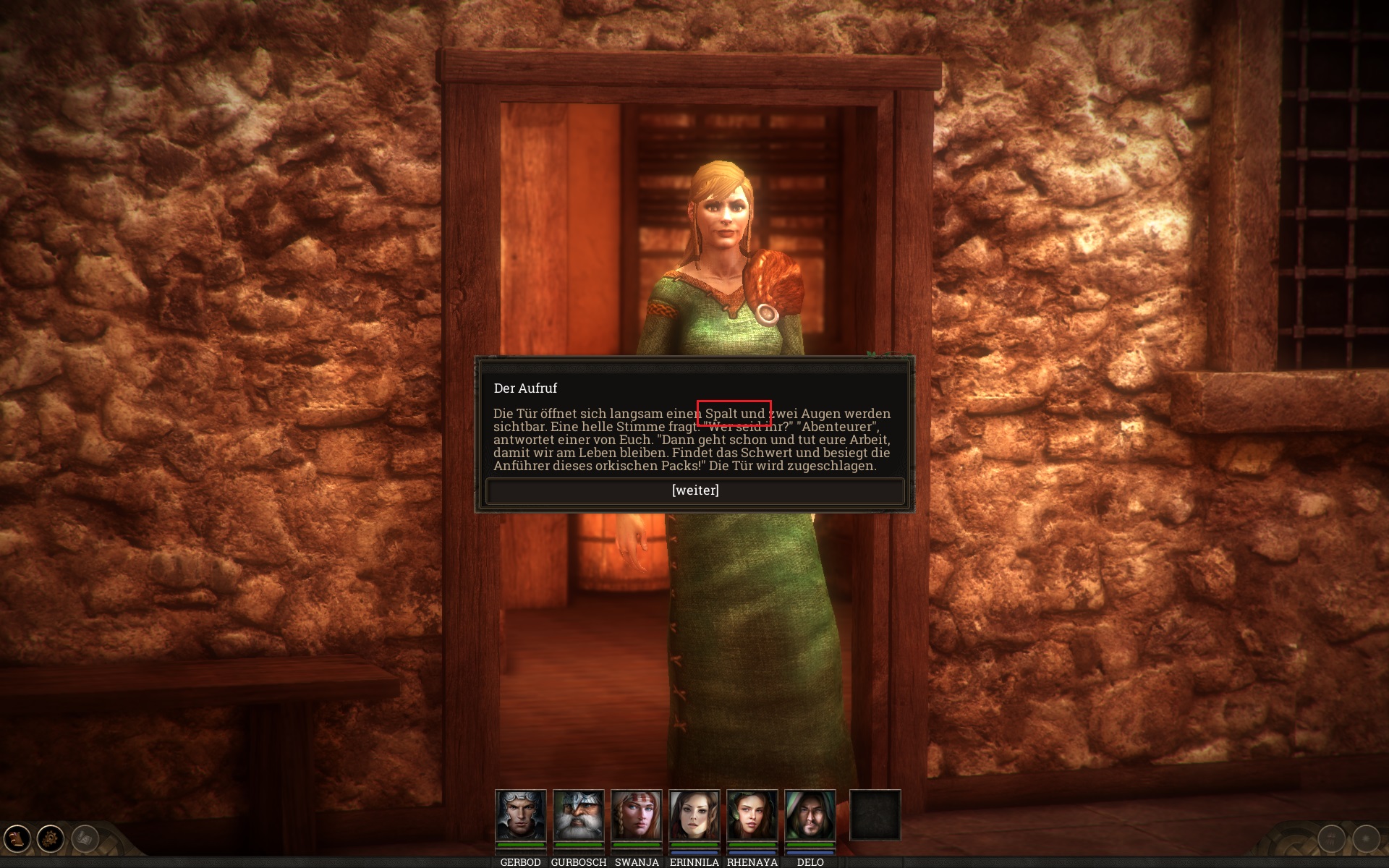Select Gerbod's party portrait

[520, 815]
